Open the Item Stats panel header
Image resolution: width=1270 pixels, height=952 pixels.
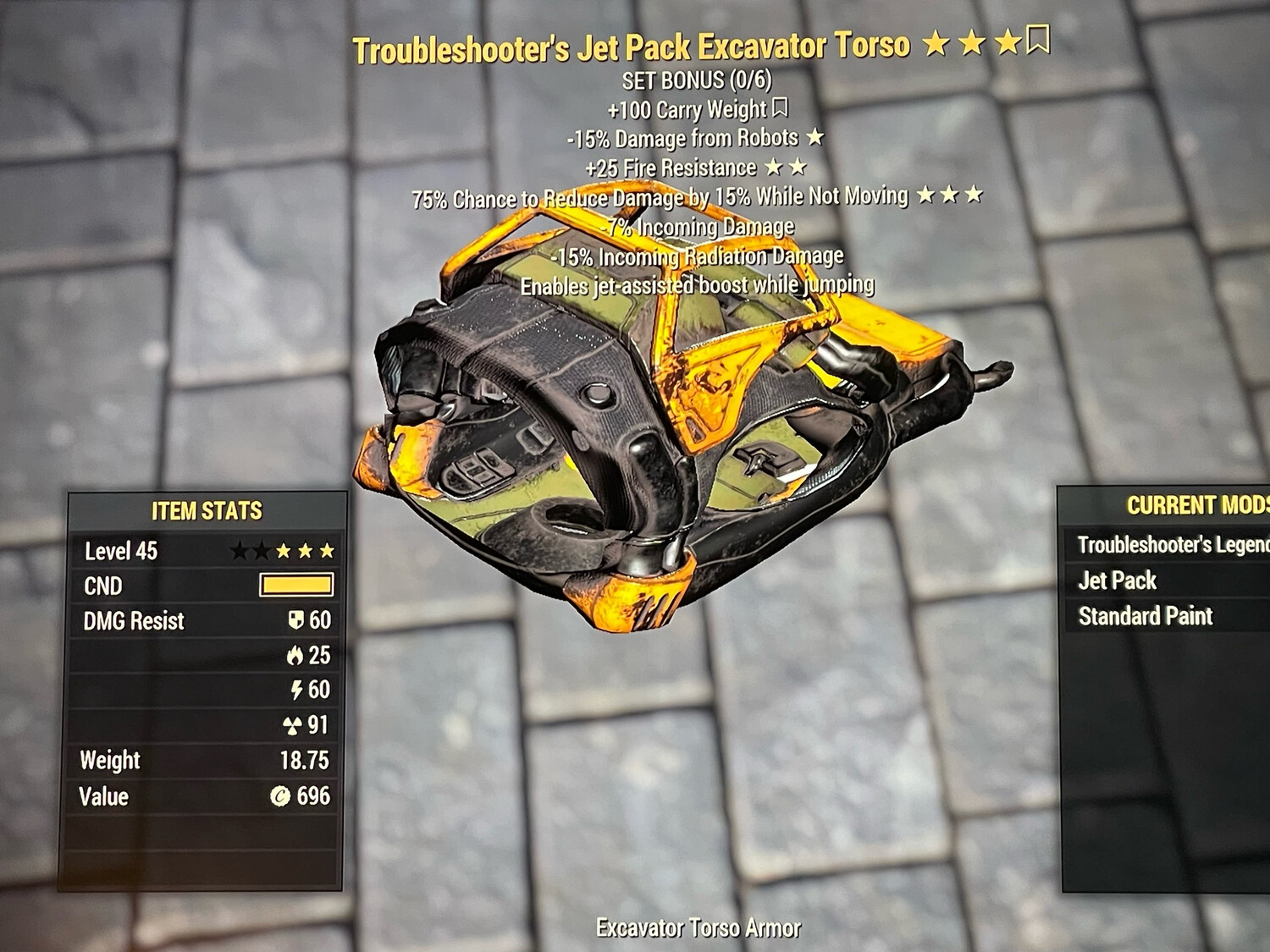[x=206, y=510]
